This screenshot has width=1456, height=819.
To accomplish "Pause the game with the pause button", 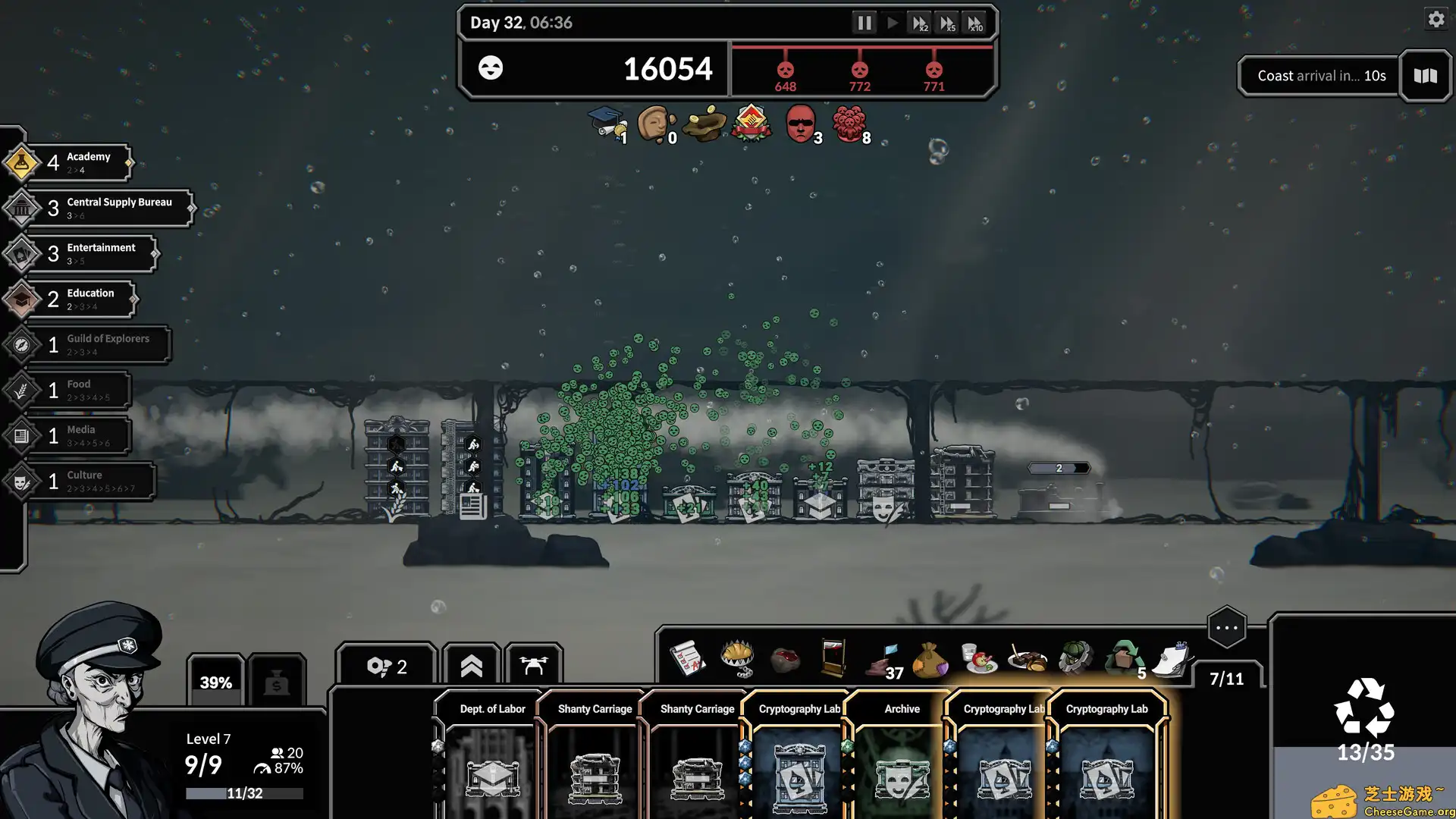I will click(864, 22).
